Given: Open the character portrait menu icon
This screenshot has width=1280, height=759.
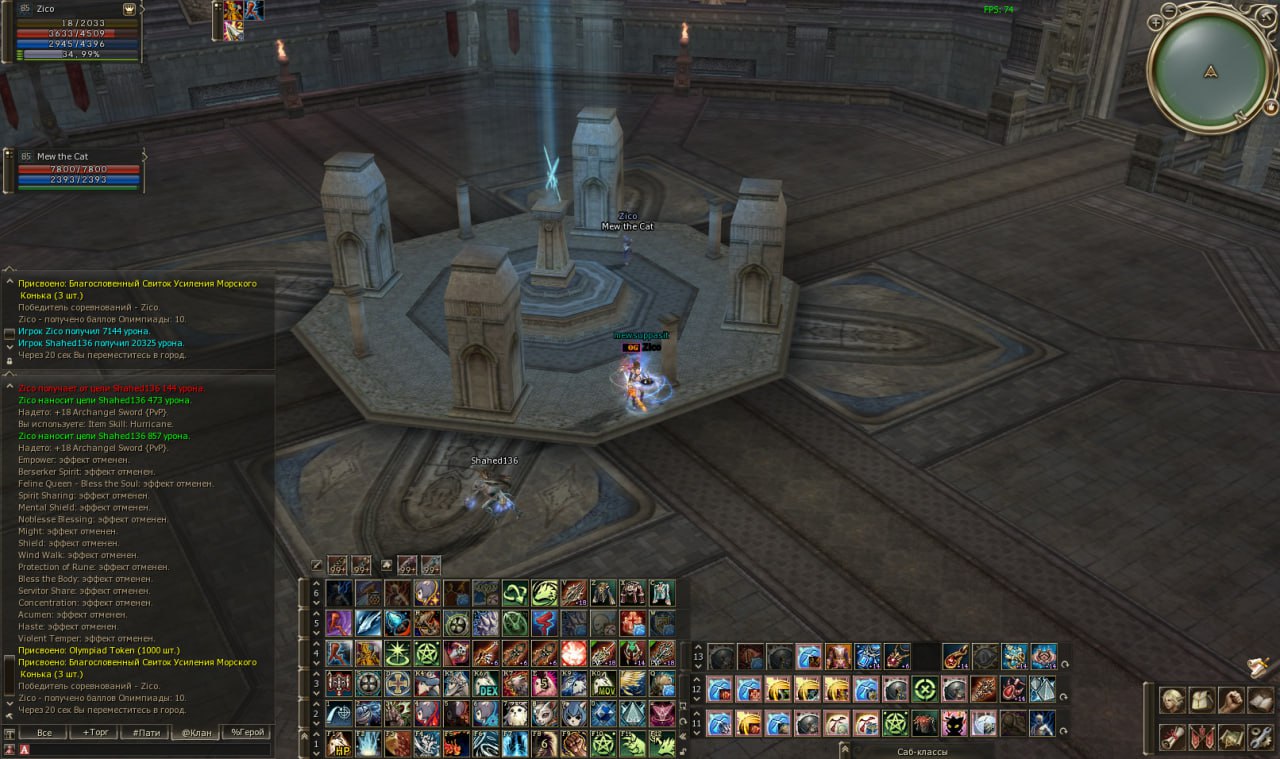Looking at the screenshot, I should pos(1172,700).
